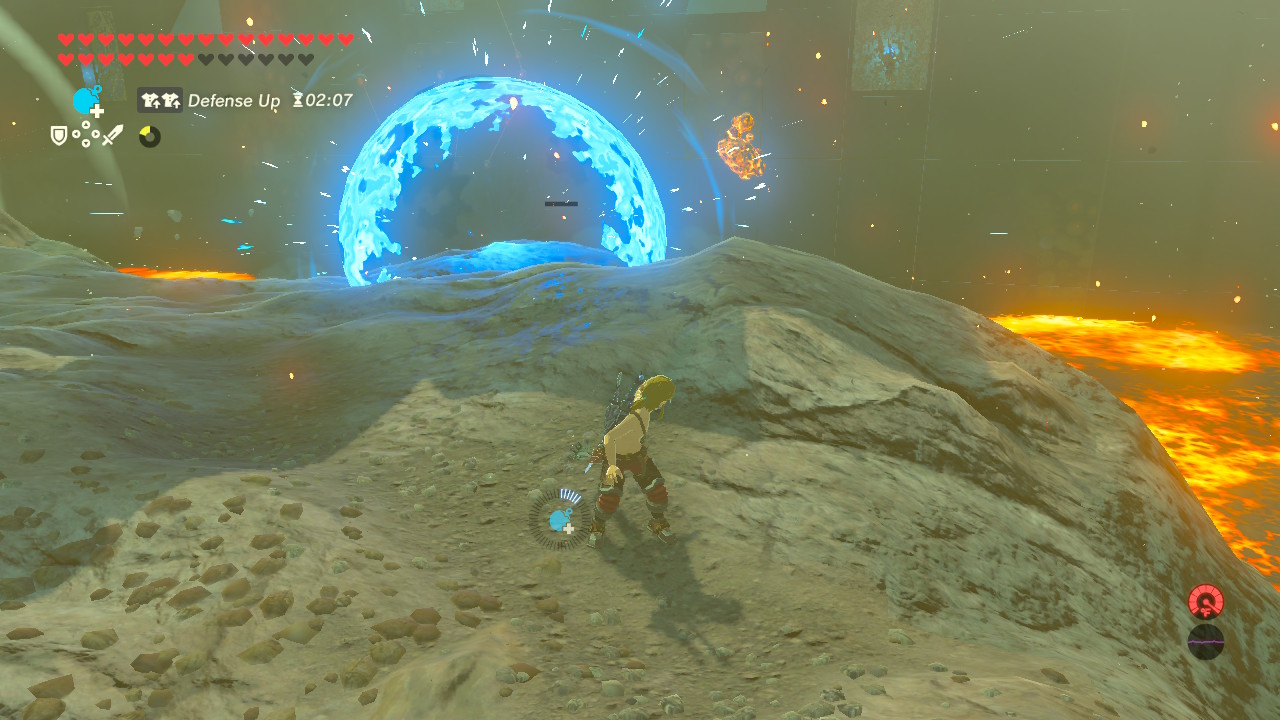This screenshot has height=720, width=1280.
Task: Click the Defense Up text label
Action: click(236, 101)
